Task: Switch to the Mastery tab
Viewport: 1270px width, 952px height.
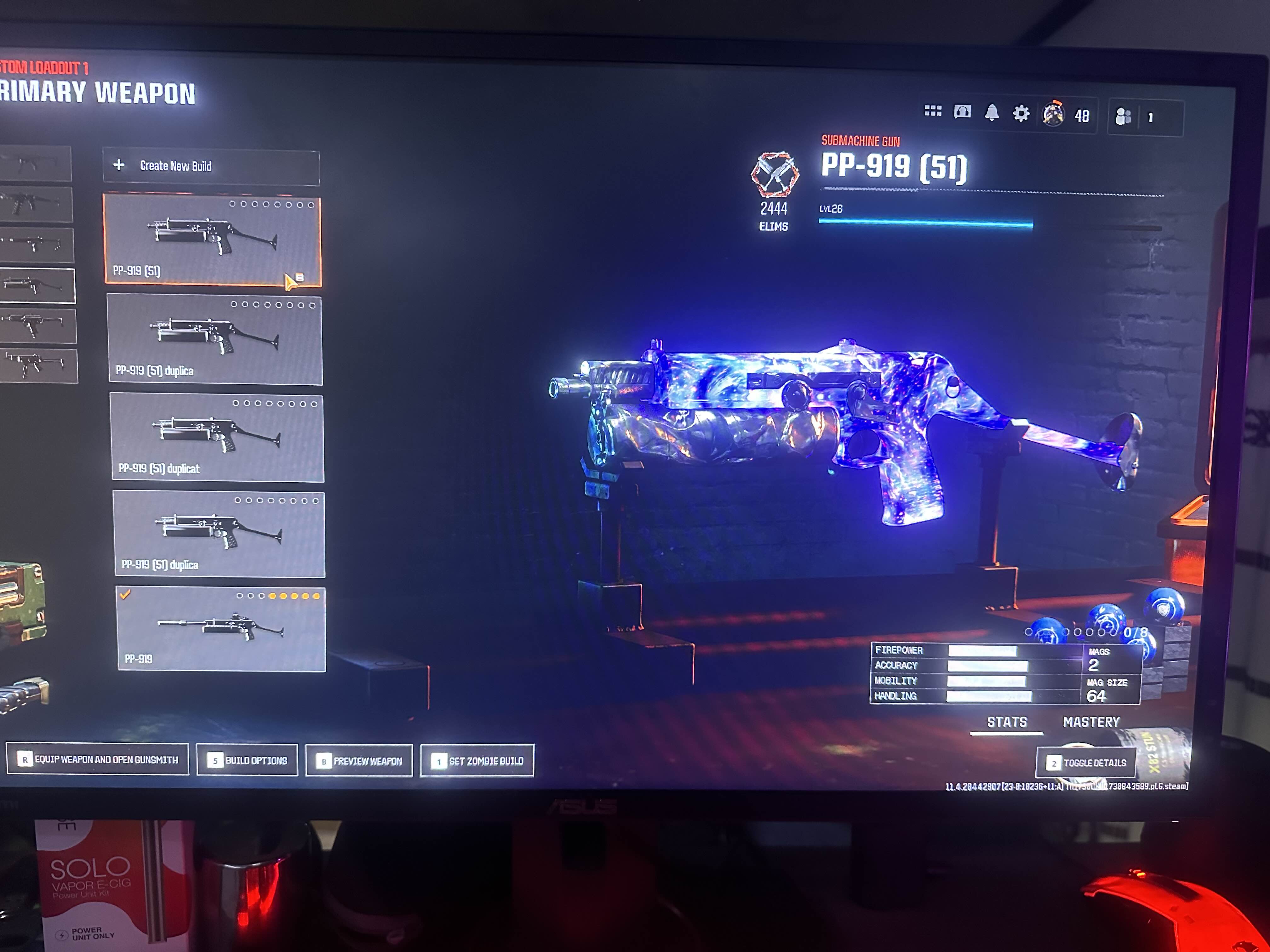Action: coord(1091,722)
